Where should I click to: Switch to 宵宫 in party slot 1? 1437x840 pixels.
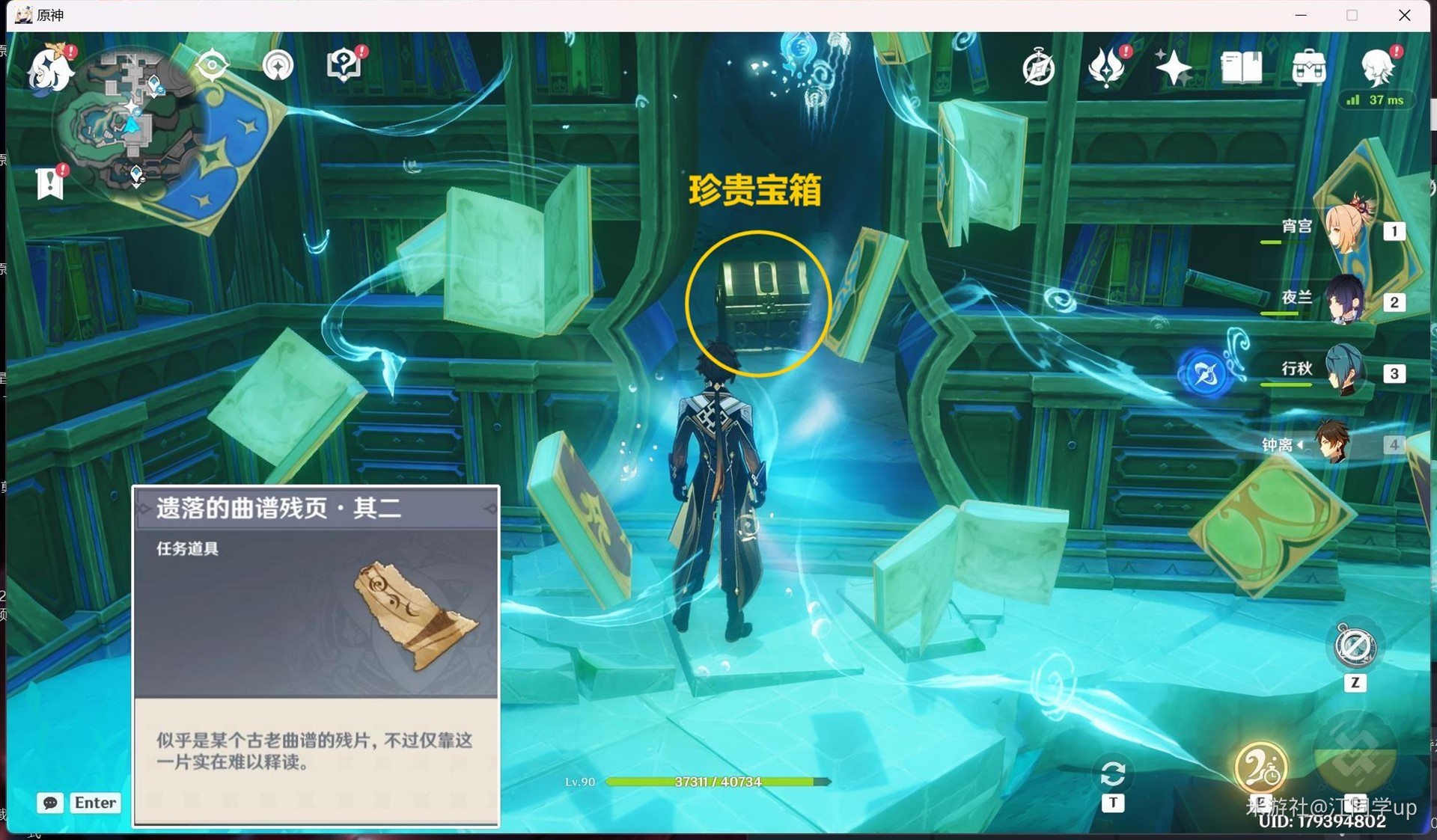pyautogui.click(x=1347, y=228)
